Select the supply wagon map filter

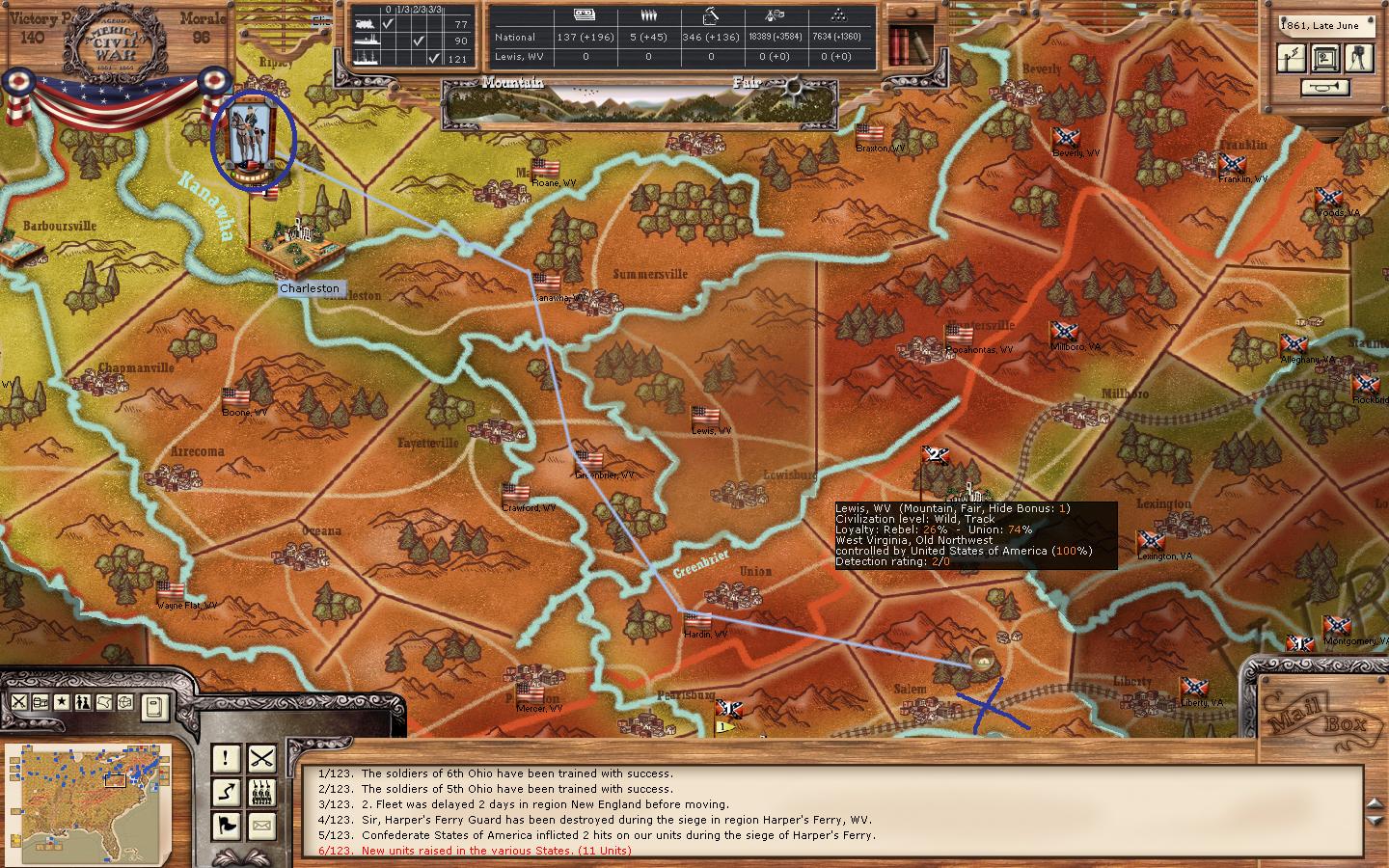tap(41, 702)
